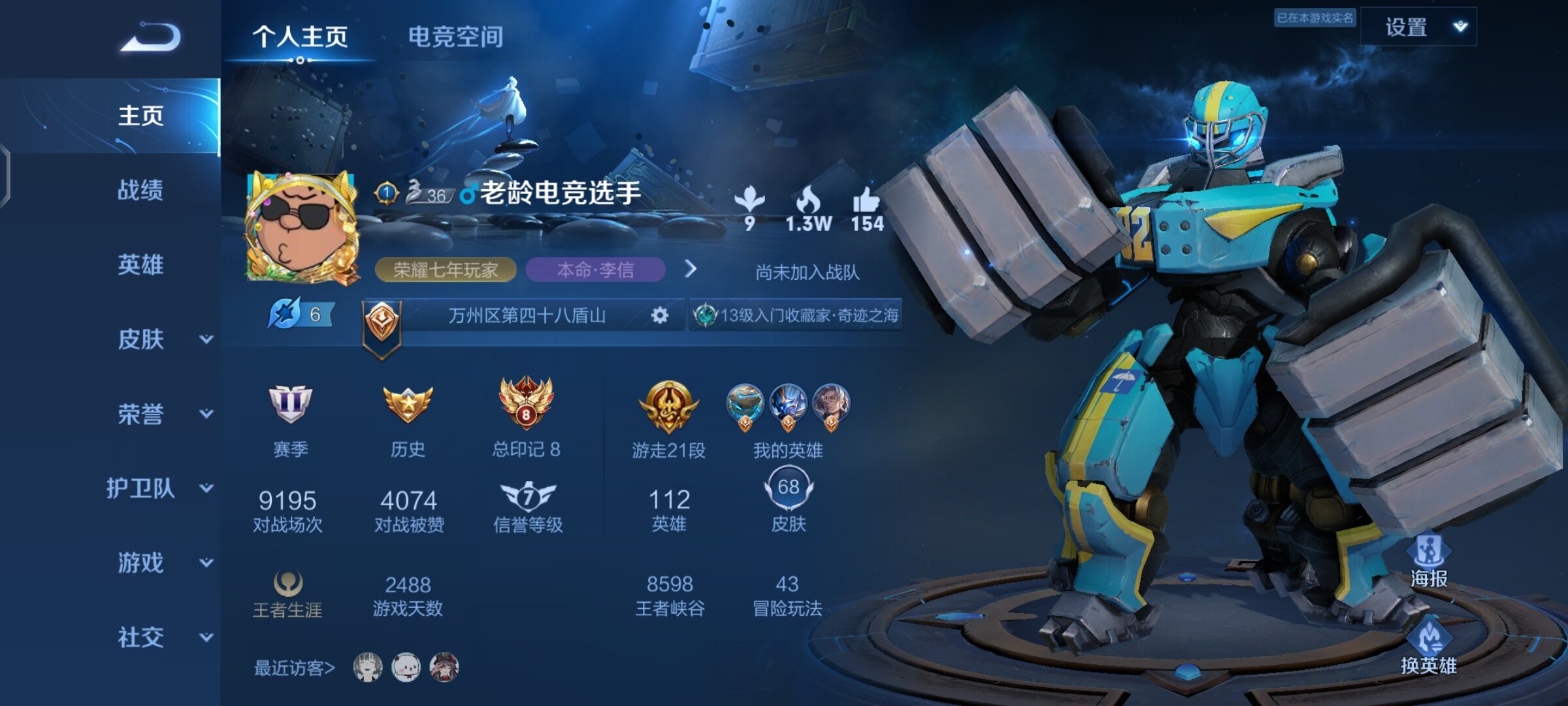Select 英雄 in the sidebar

[x=140, y=265]
